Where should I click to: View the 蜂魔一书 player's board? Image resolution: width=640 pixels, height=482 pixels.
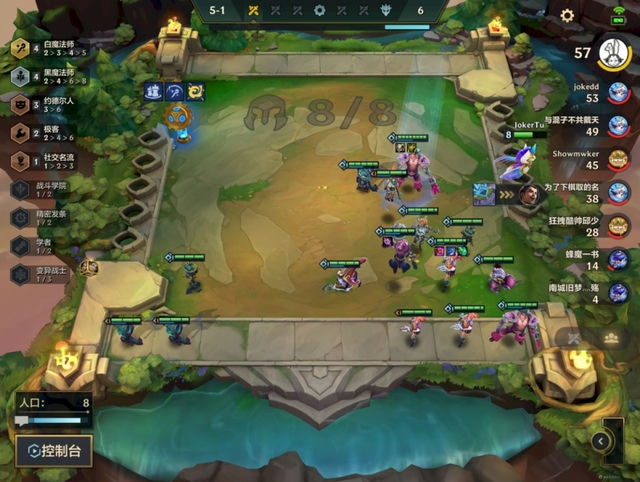click(x=618, y=258)
